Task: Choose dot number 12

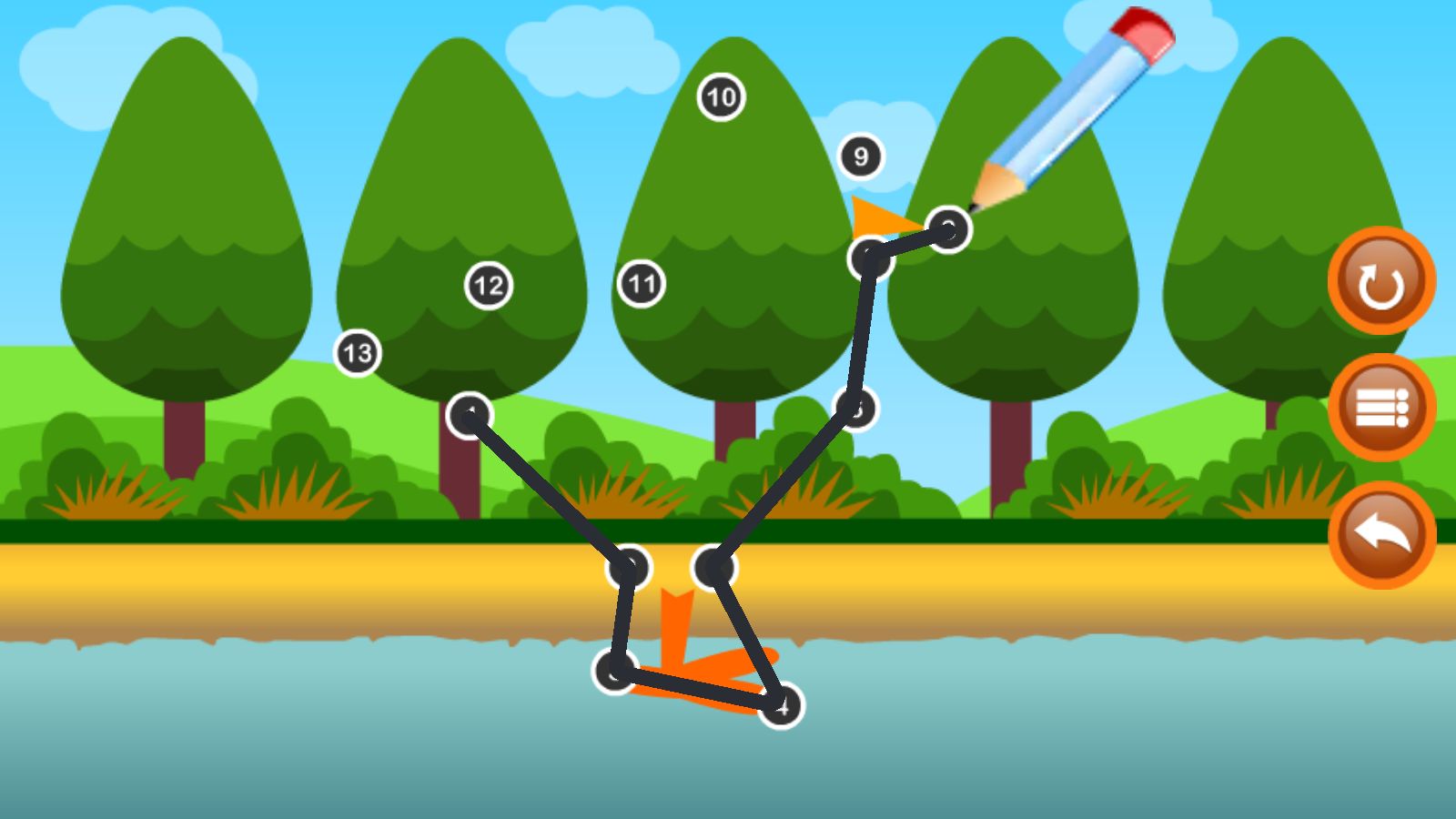Action: 489,286
